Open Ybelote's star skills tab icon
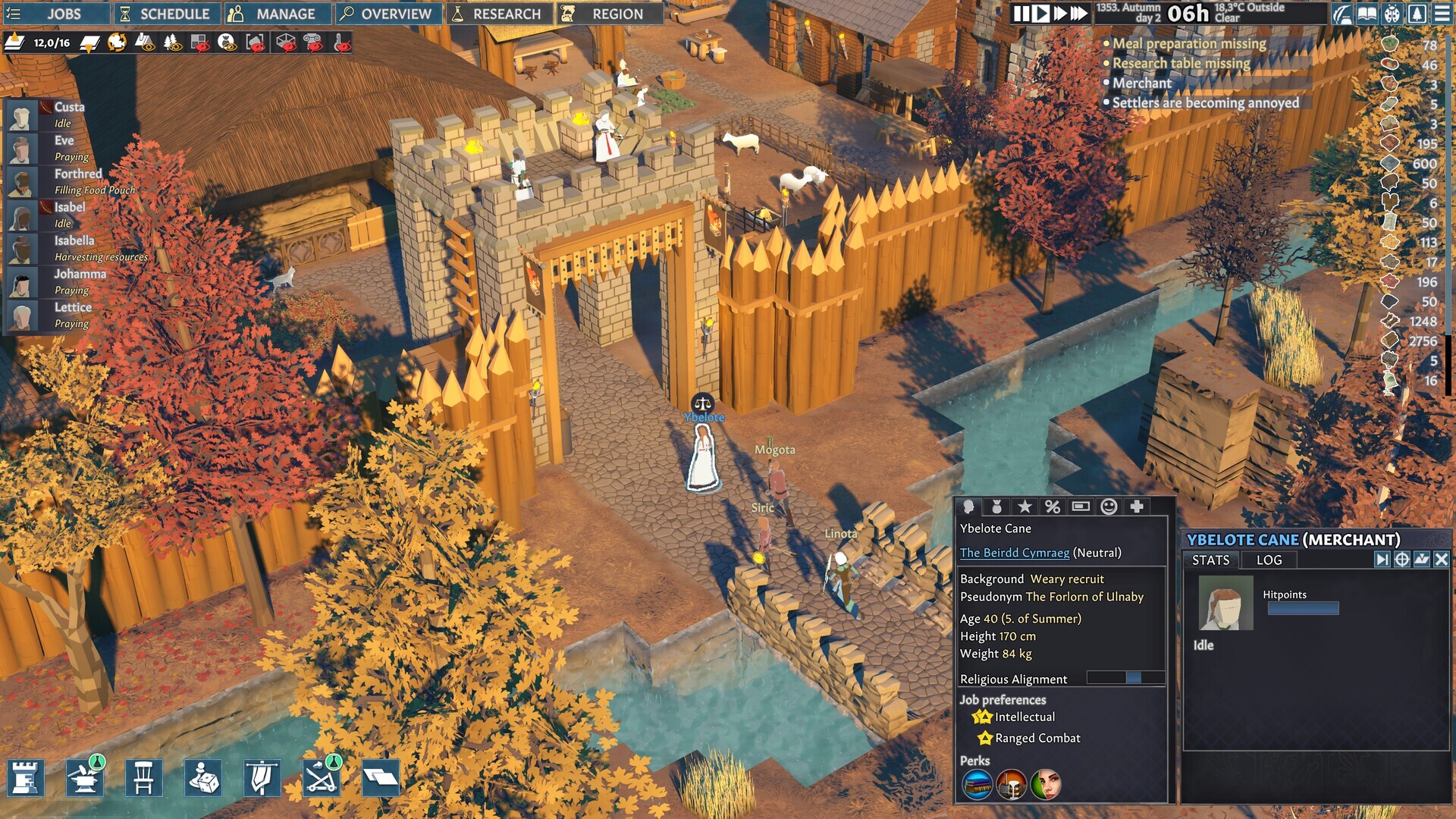This screenshot has height=819, width=1456. pos(1025,507)
